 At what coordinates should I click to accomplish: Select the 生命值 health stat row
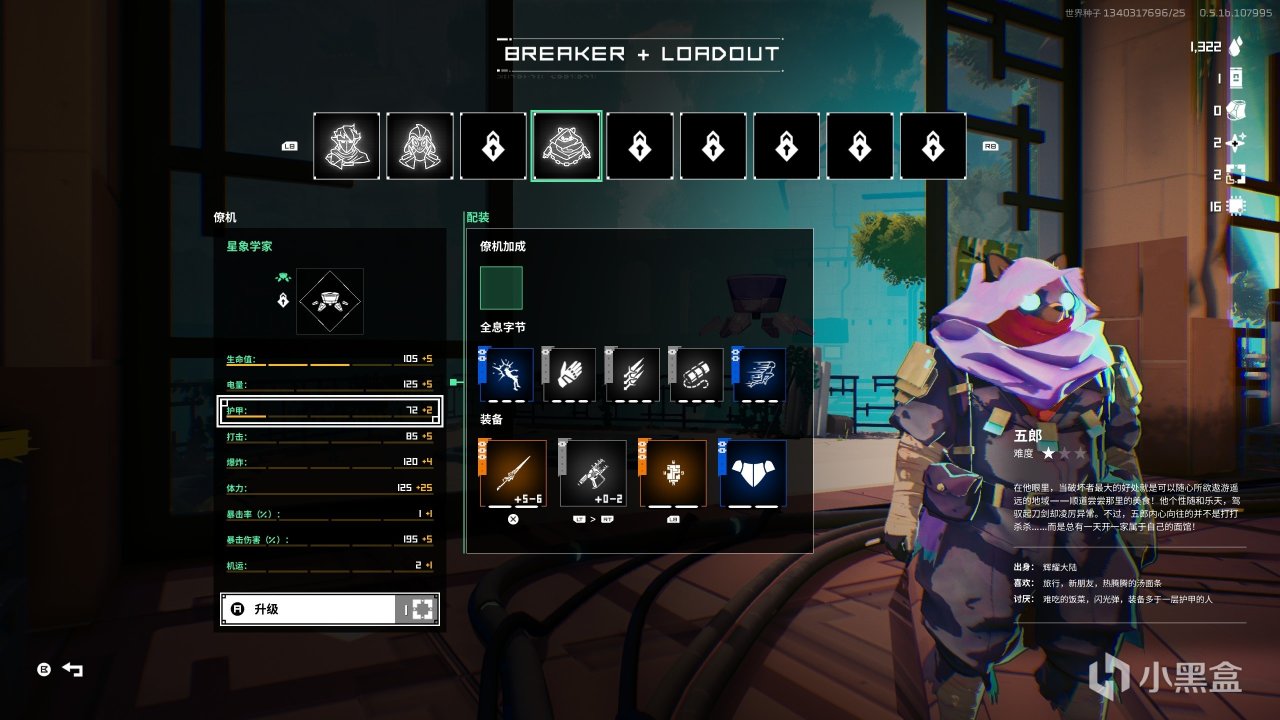330,358
